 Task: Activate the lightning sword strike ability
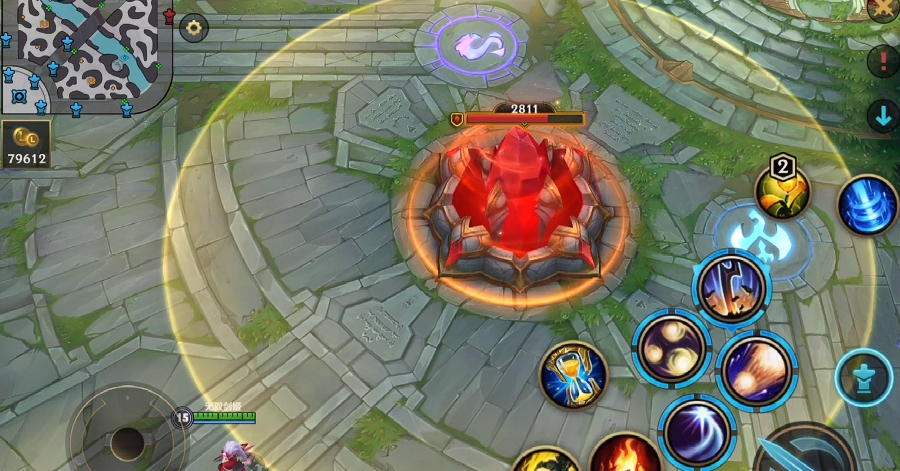coord(732,287)
